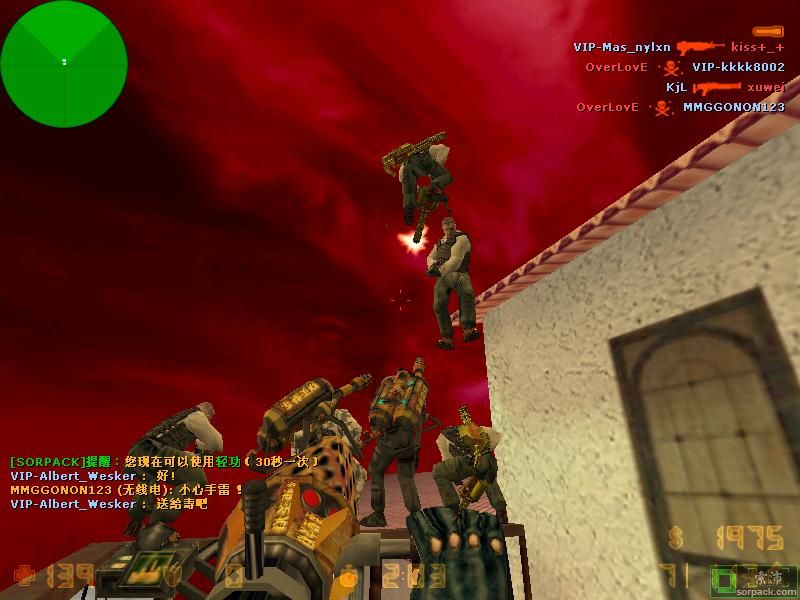Click the green radar minimap
Screen dimensions: 800x600
pos(64,62)
